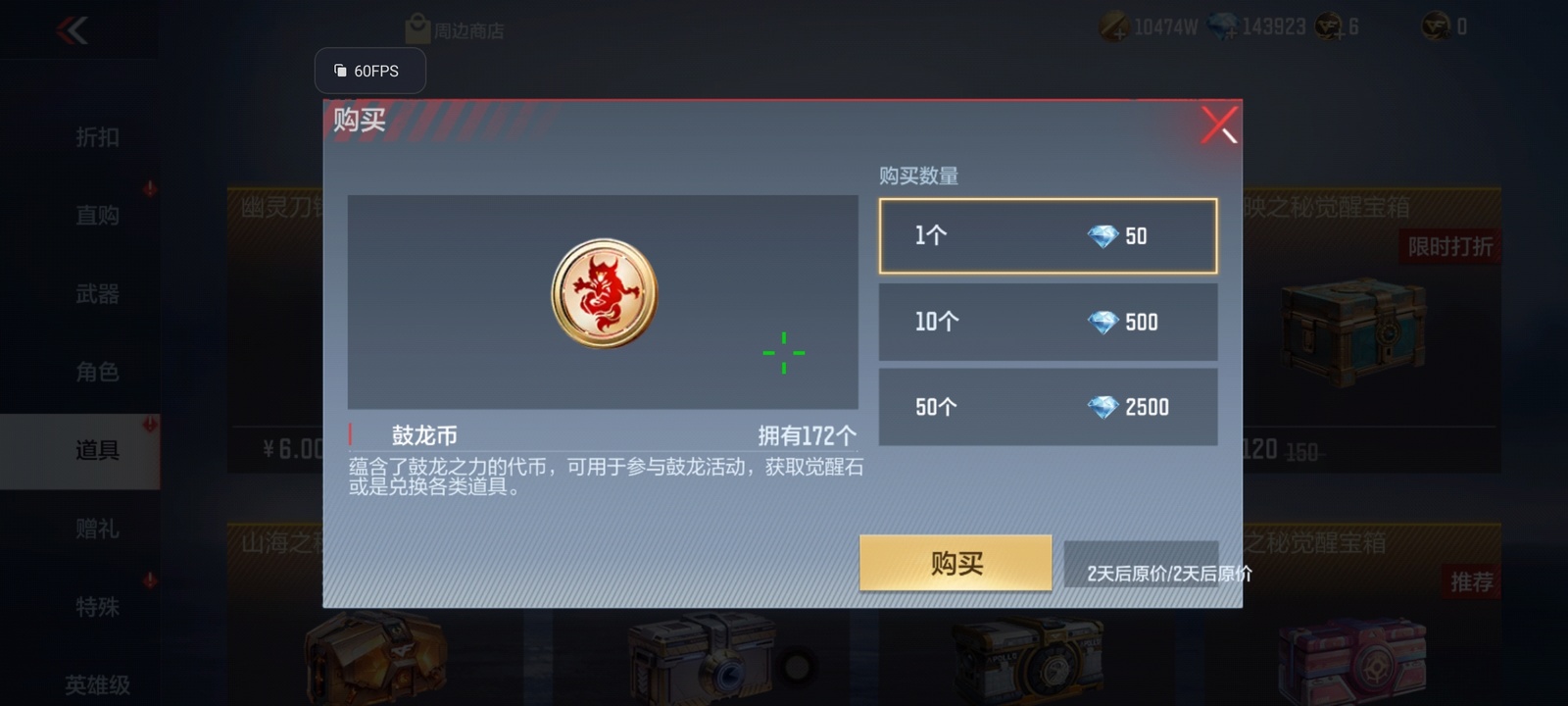Tap the diamond icon beside the 50 price
The height and width of the screenshot is (706, 1568).
[x=1105, y=235]
